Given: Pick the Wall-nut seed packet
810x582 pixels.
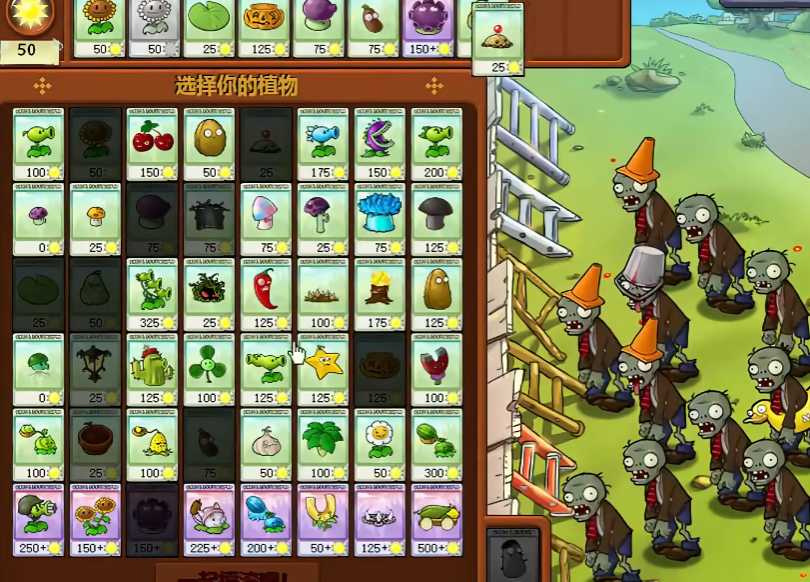Looking at the screenshot, I should pos(209,143).
